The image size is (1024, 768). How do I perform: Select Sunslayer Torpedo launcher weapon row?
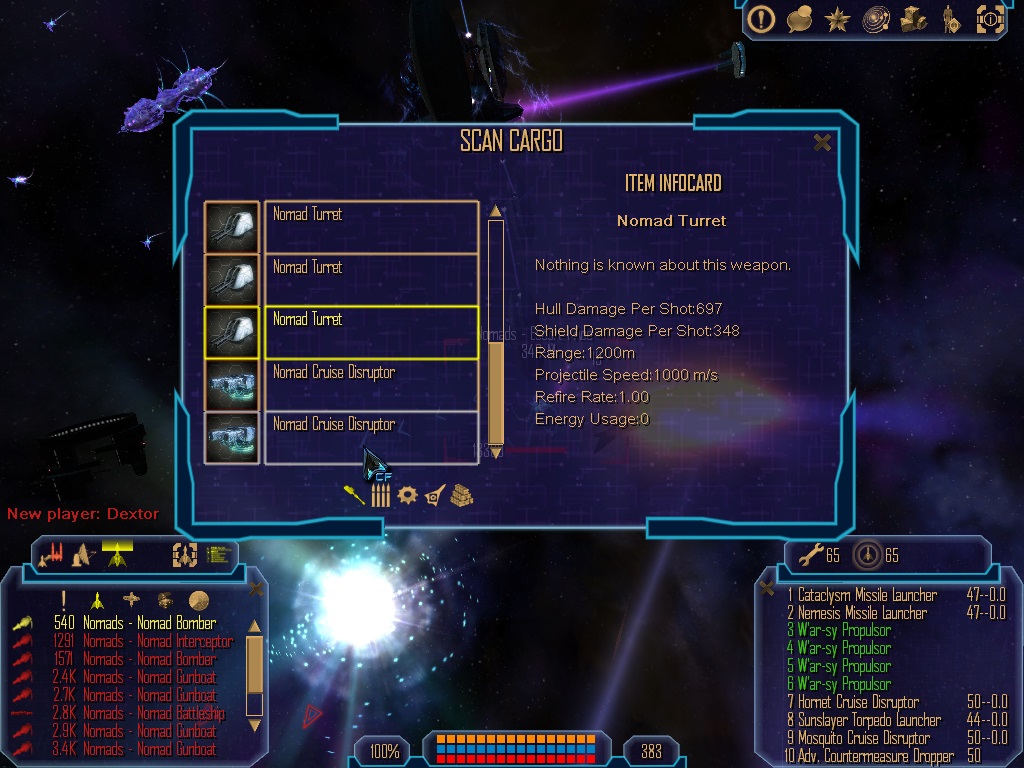pos(869,720)
